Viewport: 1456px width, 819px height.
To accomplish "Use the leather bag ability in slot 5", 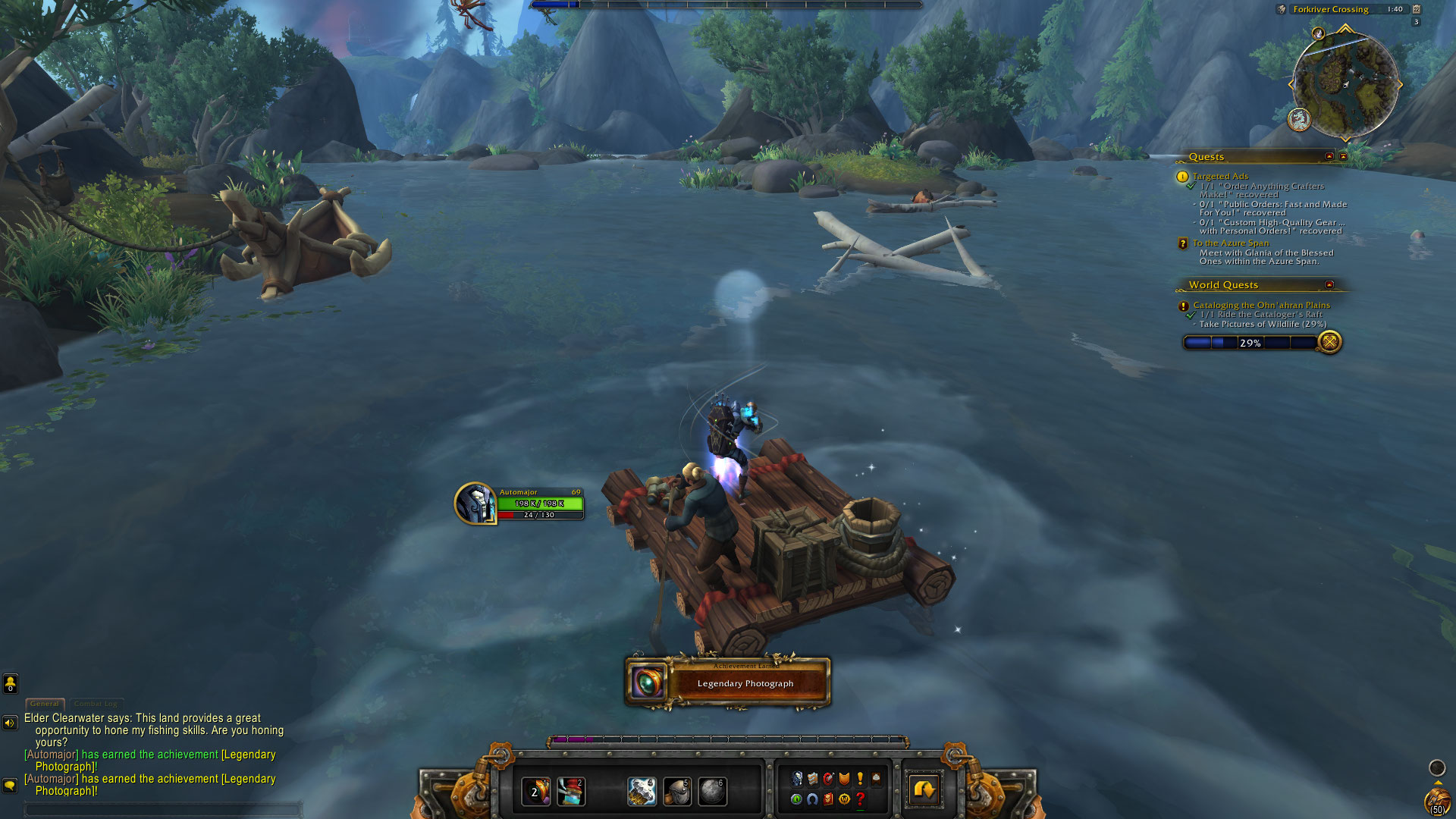I will [x=676, y=792].
